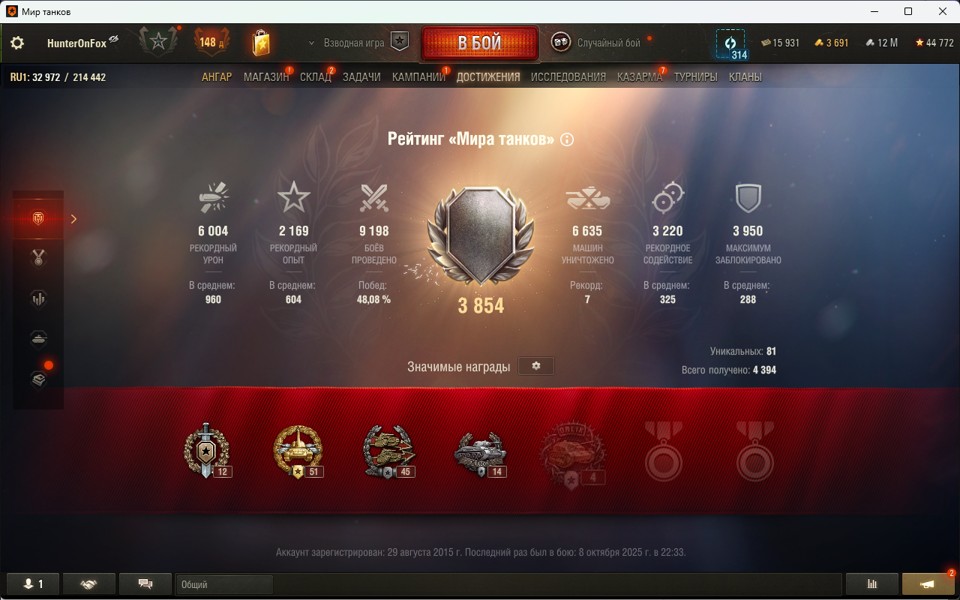Open the КЛАНЫ tab

point(745,77)
